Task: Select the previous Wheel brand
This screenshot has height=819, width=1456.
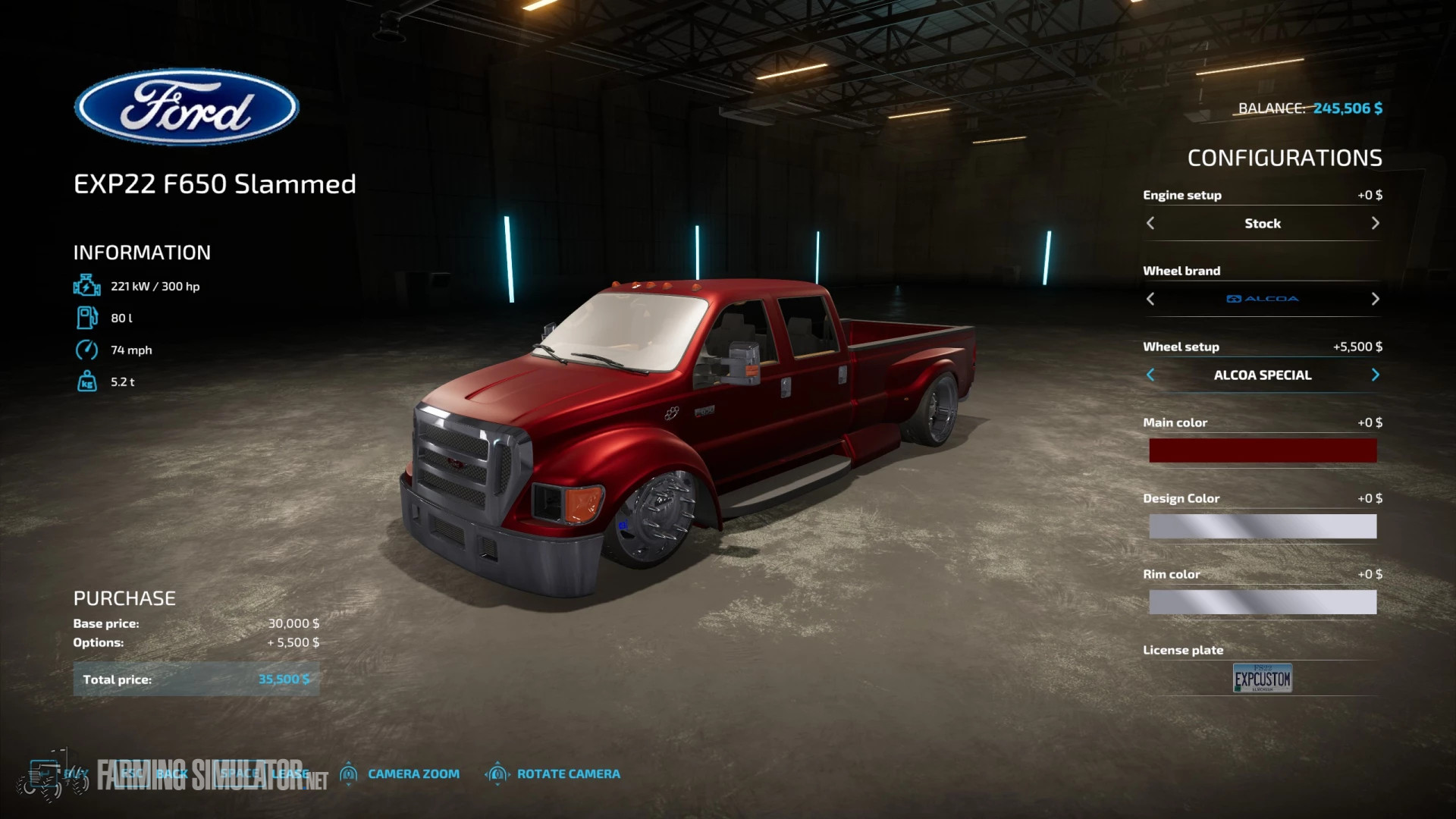Action: [1150, 299]
